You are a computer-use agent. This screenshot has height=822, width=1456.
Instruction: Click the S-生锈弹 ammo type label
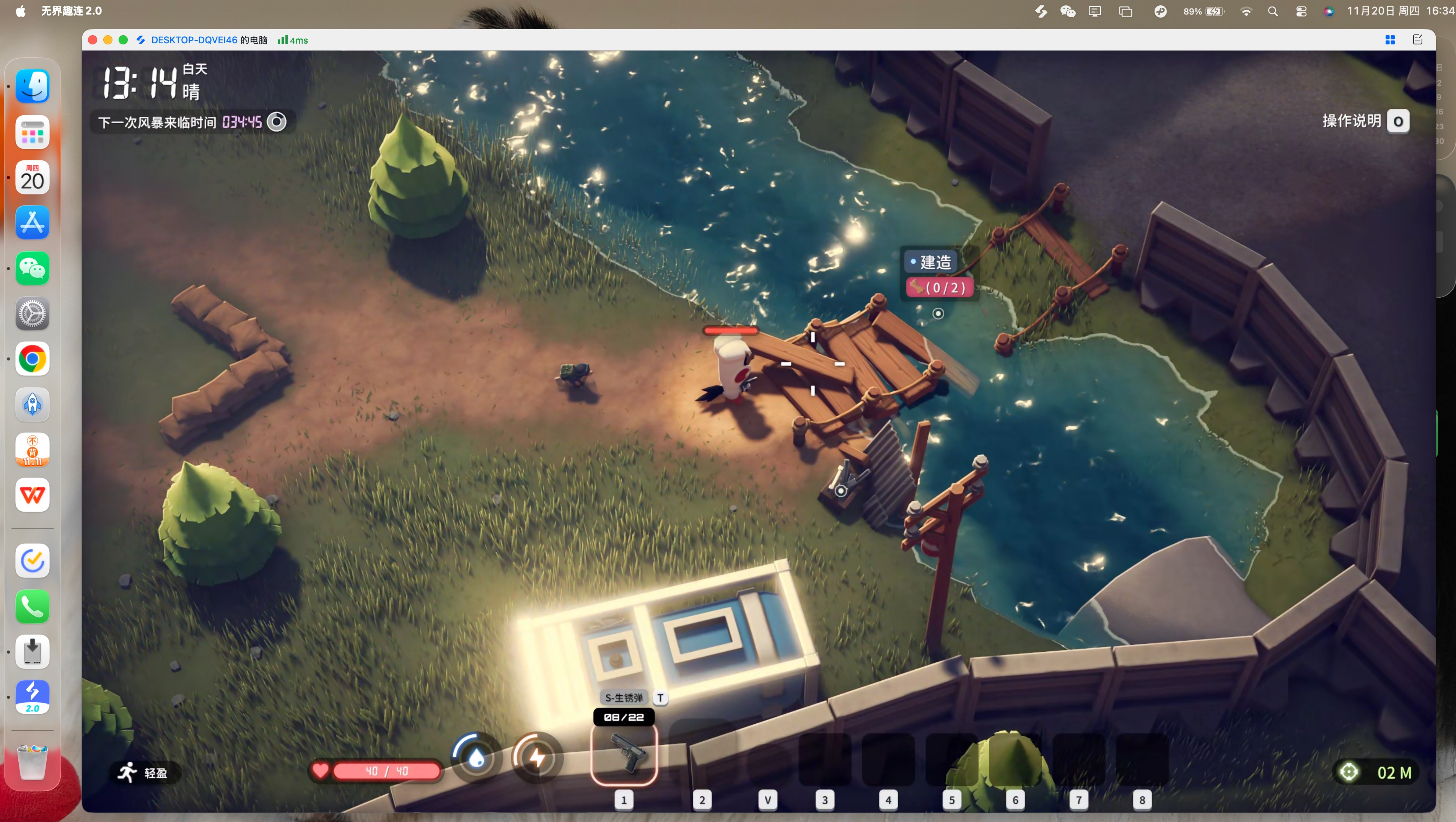click(x=624, y=698)
